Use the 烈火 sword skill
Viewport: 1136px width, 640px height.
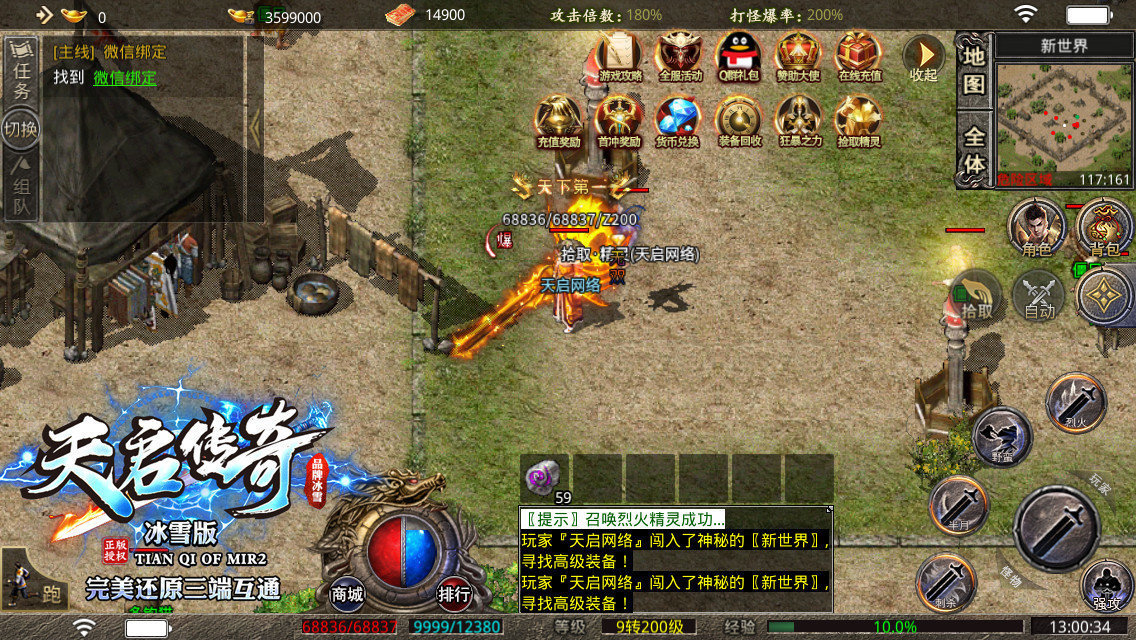click(x=1076, y=404)
